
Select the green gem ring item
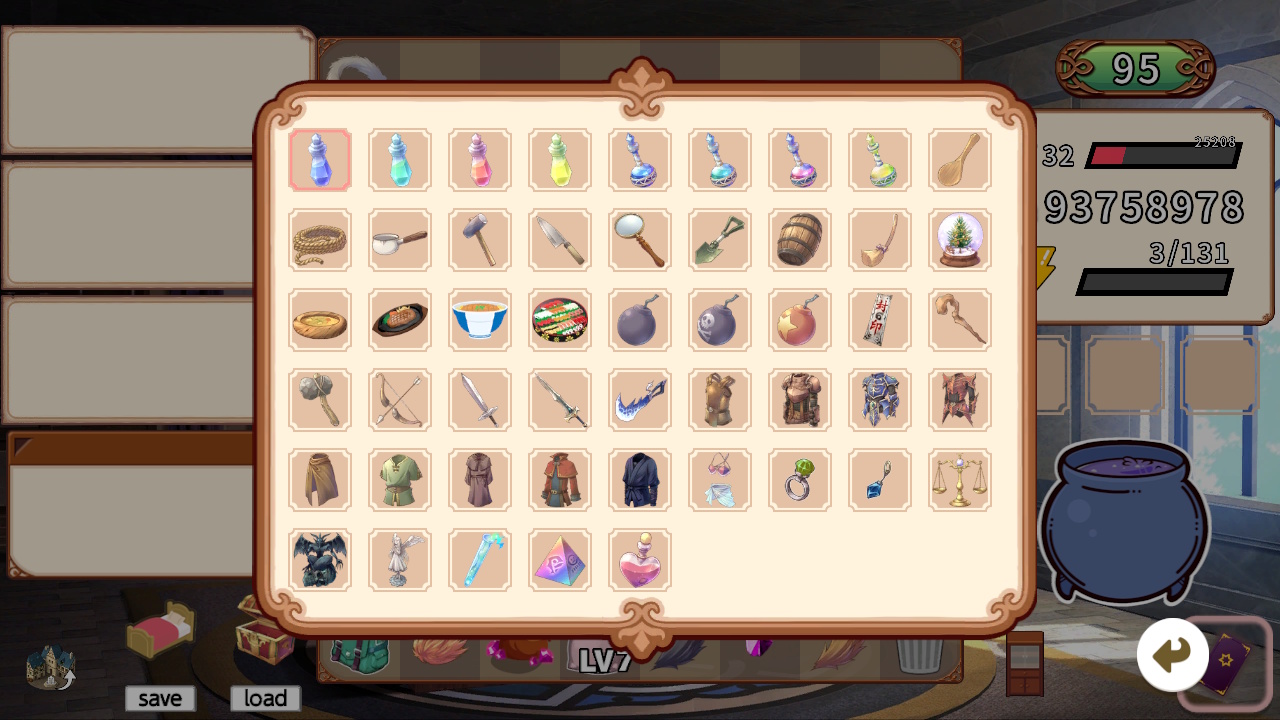800,480
